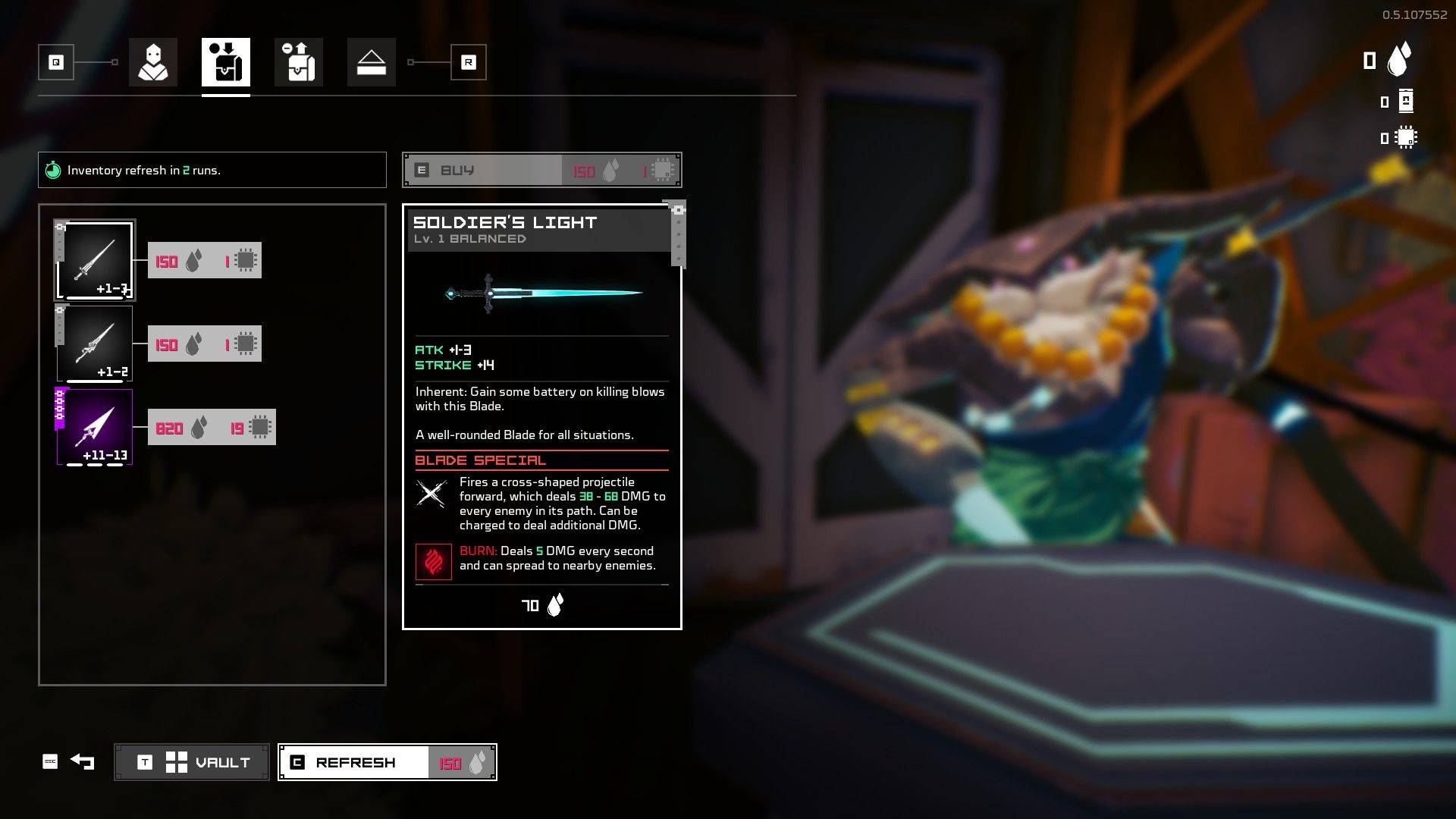Open the Vault

point(192,762)
